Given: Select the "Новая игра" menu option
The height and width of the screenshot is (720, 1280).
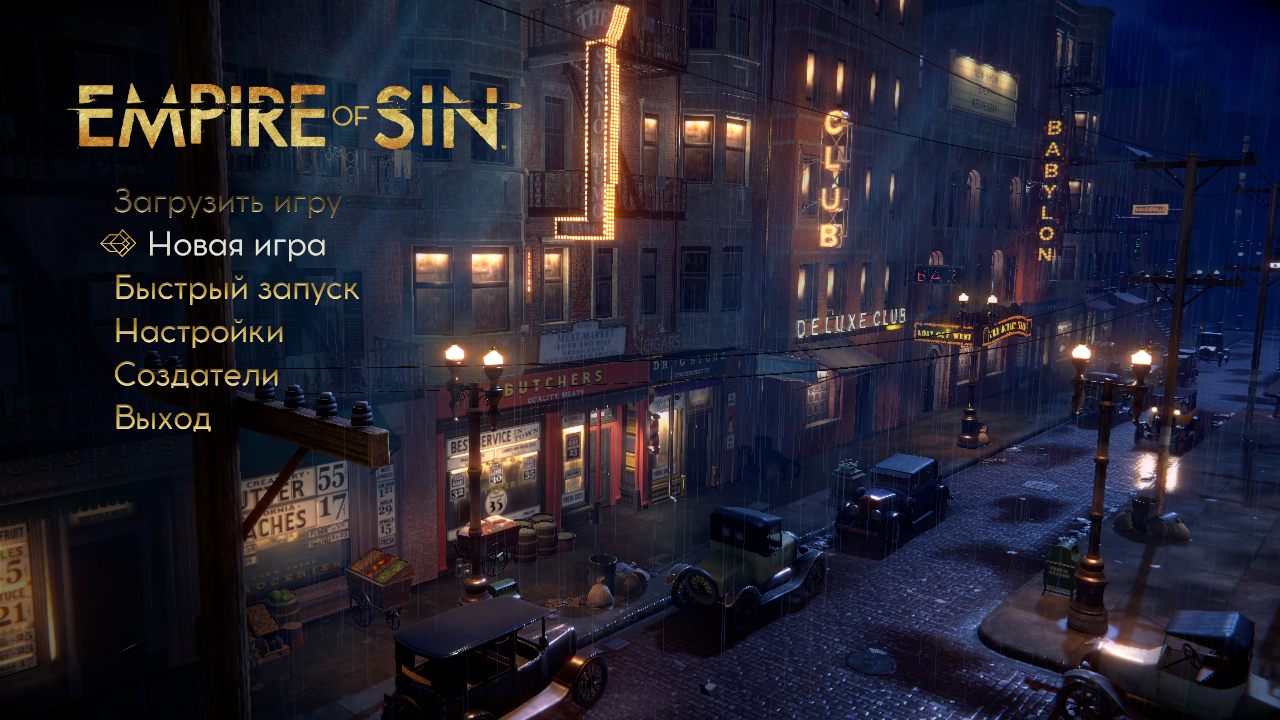Looking at the screenshot, I should (237, 245).
